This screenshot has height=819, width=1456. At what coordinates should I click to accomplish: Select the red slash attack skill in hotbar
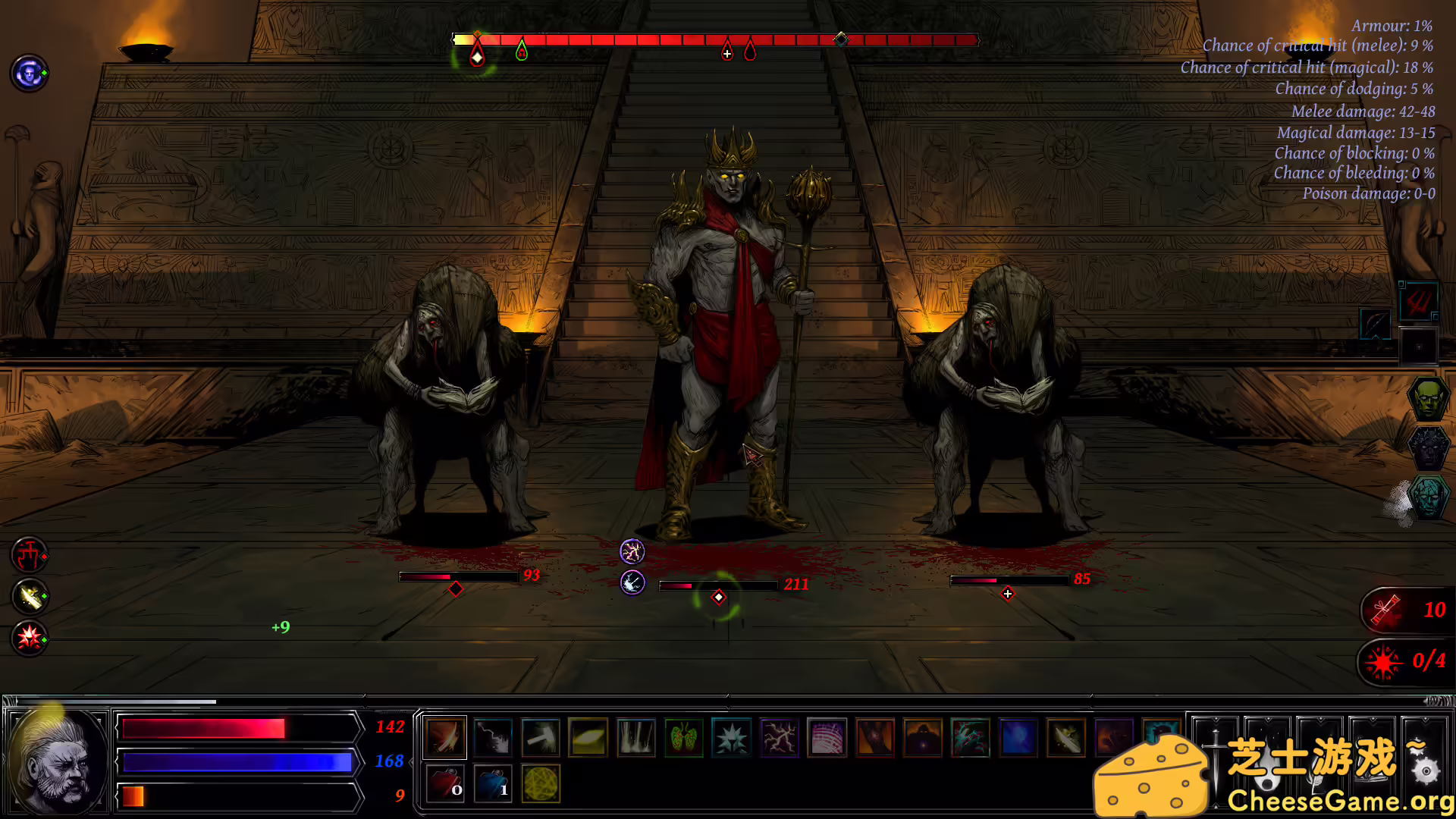point(444,737)
